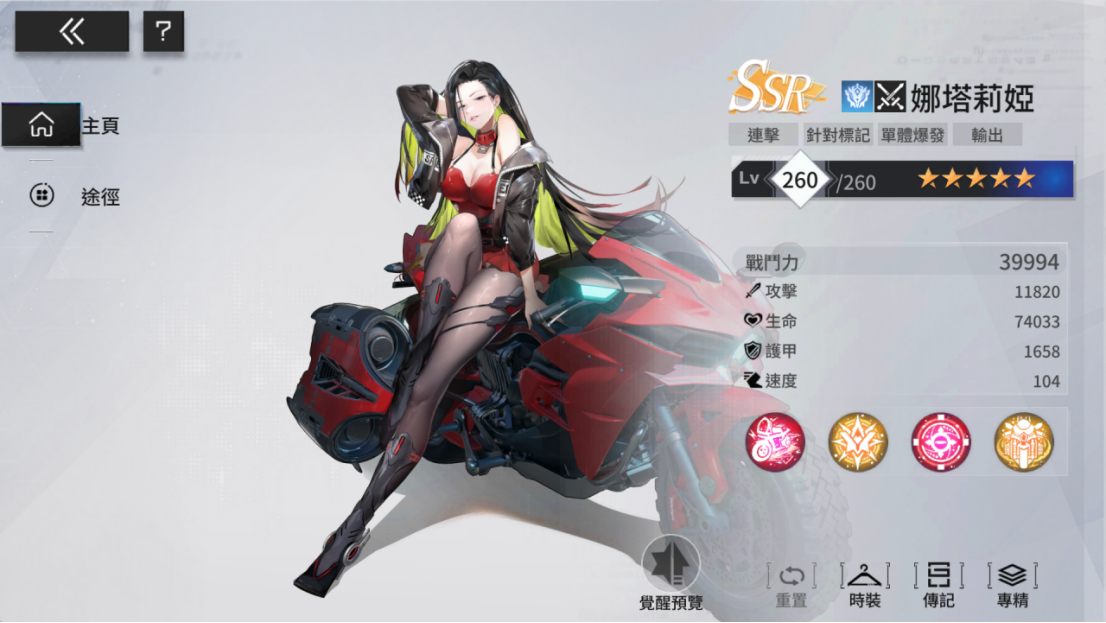Click the 針對標記 tag
Screen dimensions: 1106x623
click(x=838, y=135)
